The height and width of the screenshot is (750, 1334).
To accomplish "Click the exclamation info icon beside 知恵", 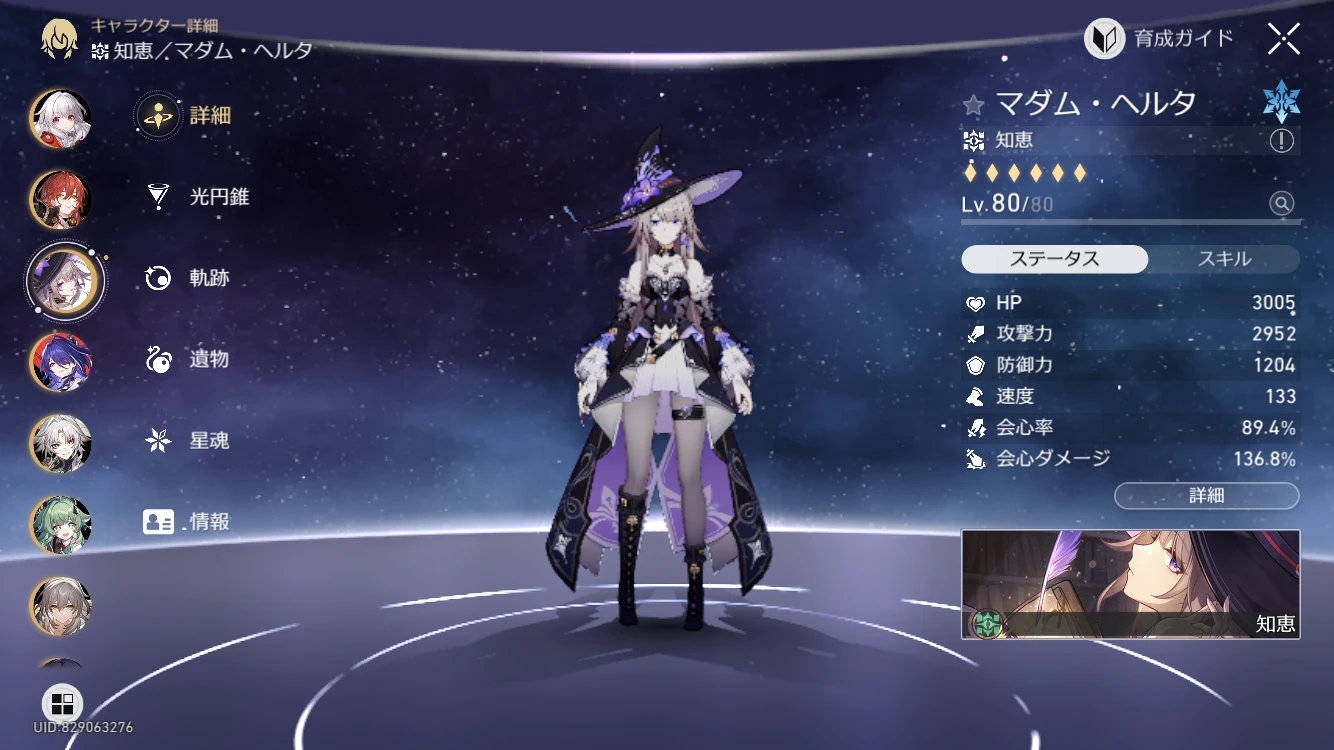I will click(x=1281, y=141).
